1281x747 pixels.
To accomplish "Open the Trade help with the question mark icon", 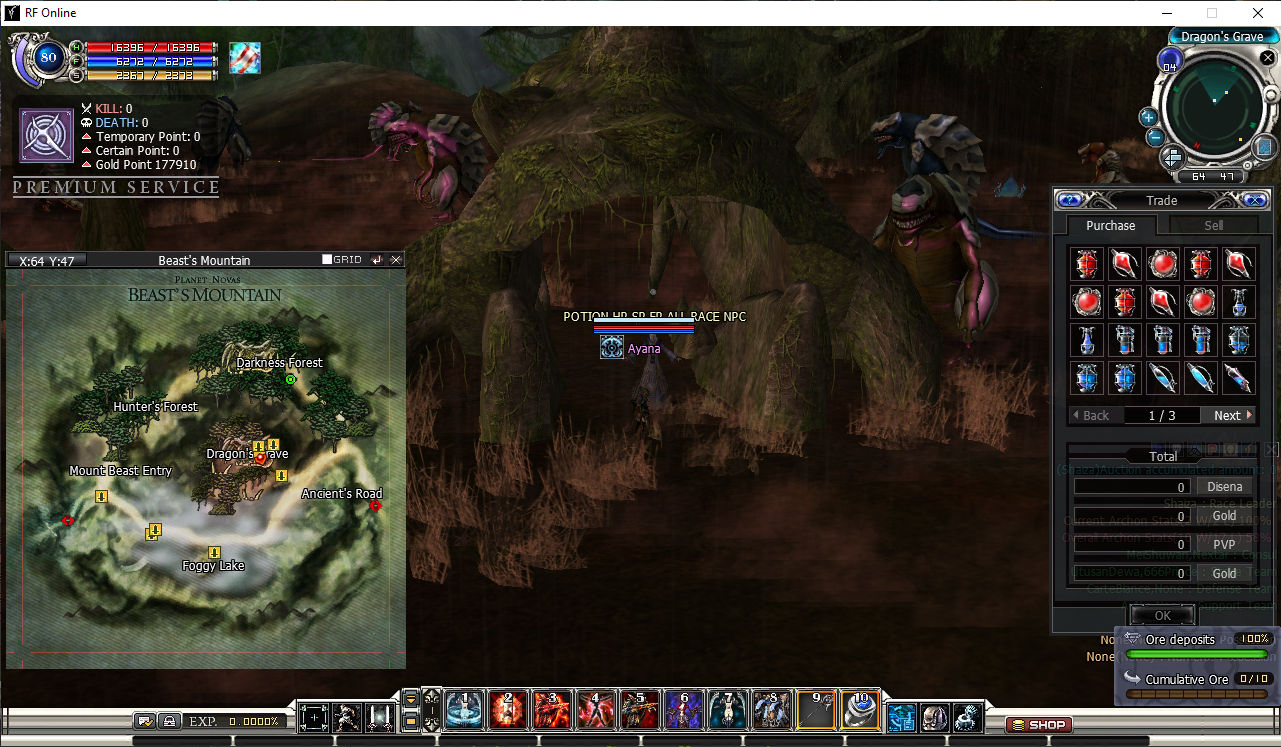I will pos(1069,200).
